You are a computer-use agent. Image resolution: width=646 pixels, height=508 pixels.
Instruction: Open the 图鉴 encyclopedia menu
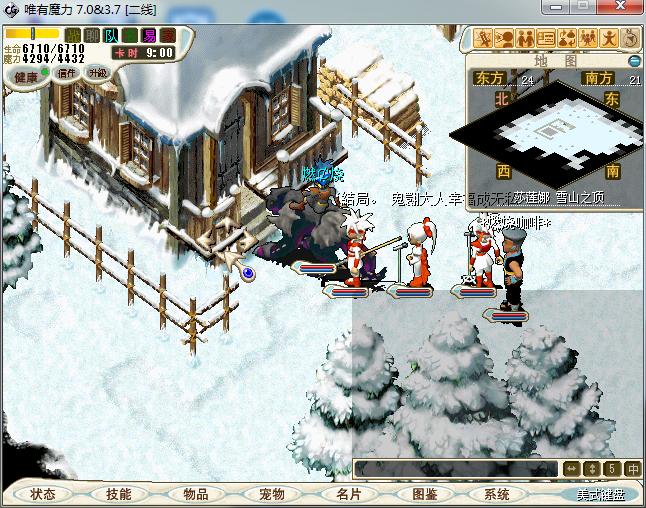(425, 494)
